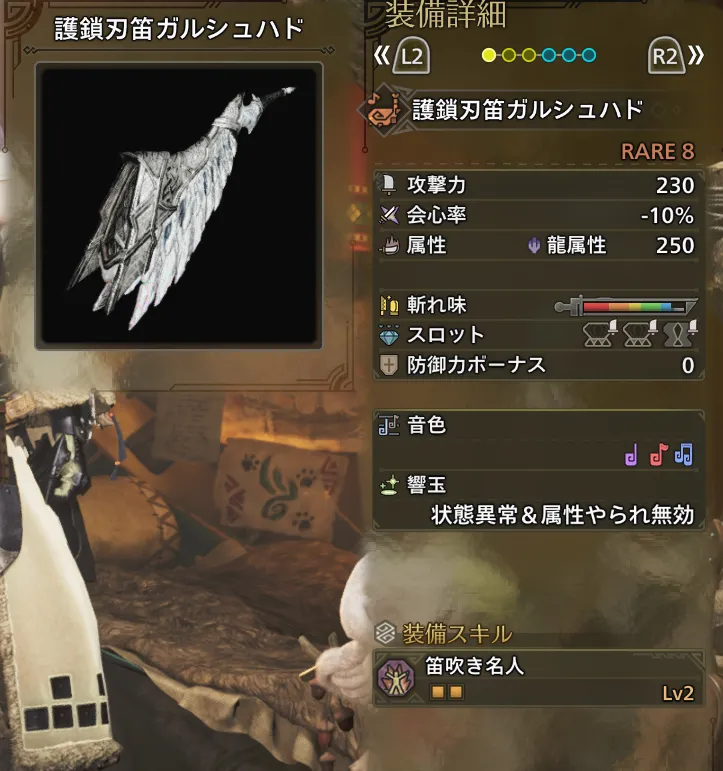Select the filled yellow page indicator dot

pyautogui.click(x=489, y=55)
